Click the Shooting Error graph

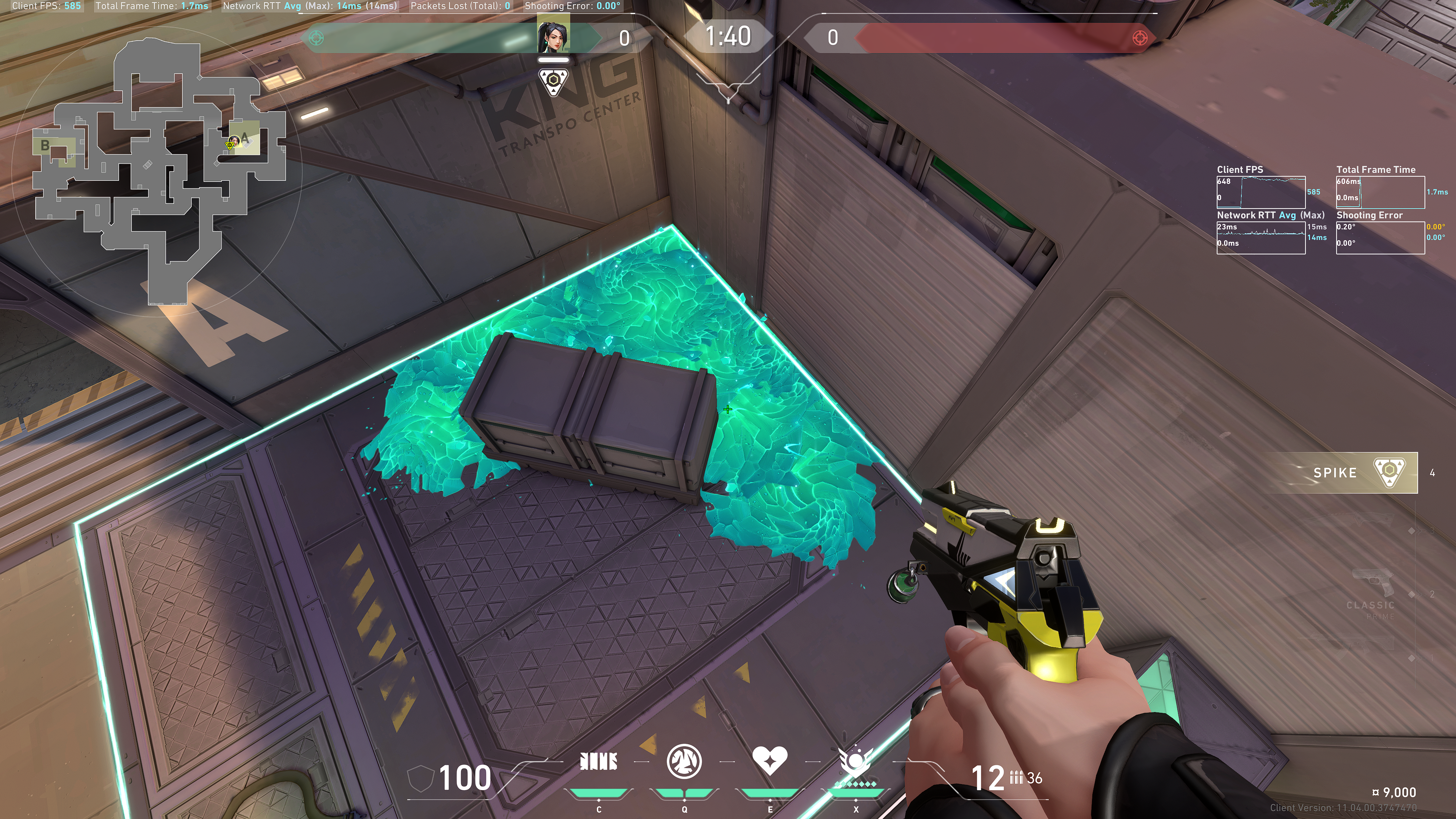pos(1380,237)
